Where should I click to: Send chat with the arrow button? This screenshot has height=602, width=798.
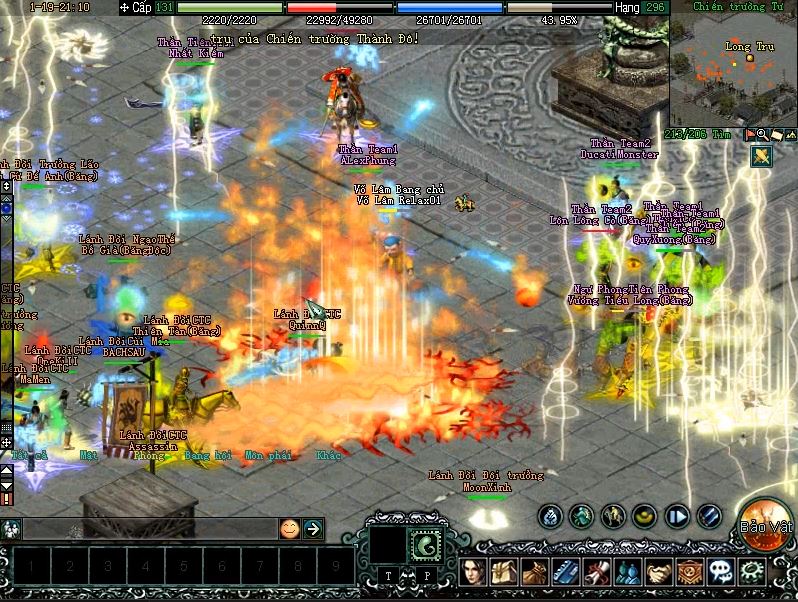(313, 528)
